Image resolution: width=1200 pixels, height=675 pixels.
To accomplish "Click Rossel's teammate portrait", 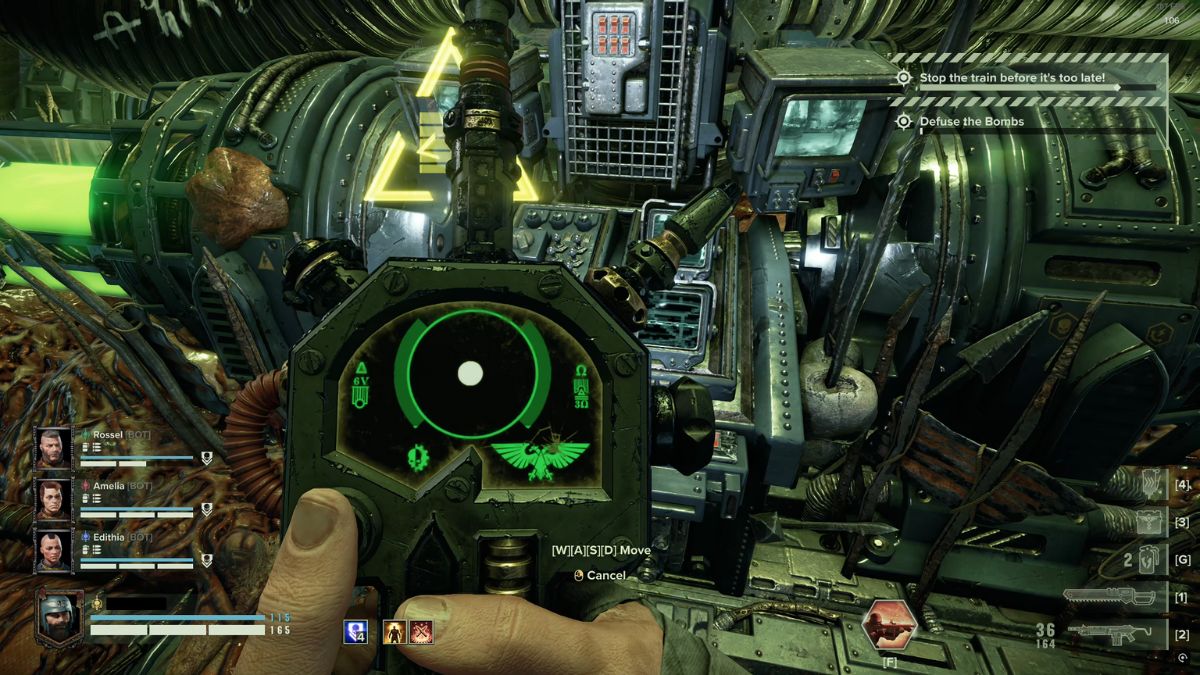I will pyautogui.click(x=54, y=448).
